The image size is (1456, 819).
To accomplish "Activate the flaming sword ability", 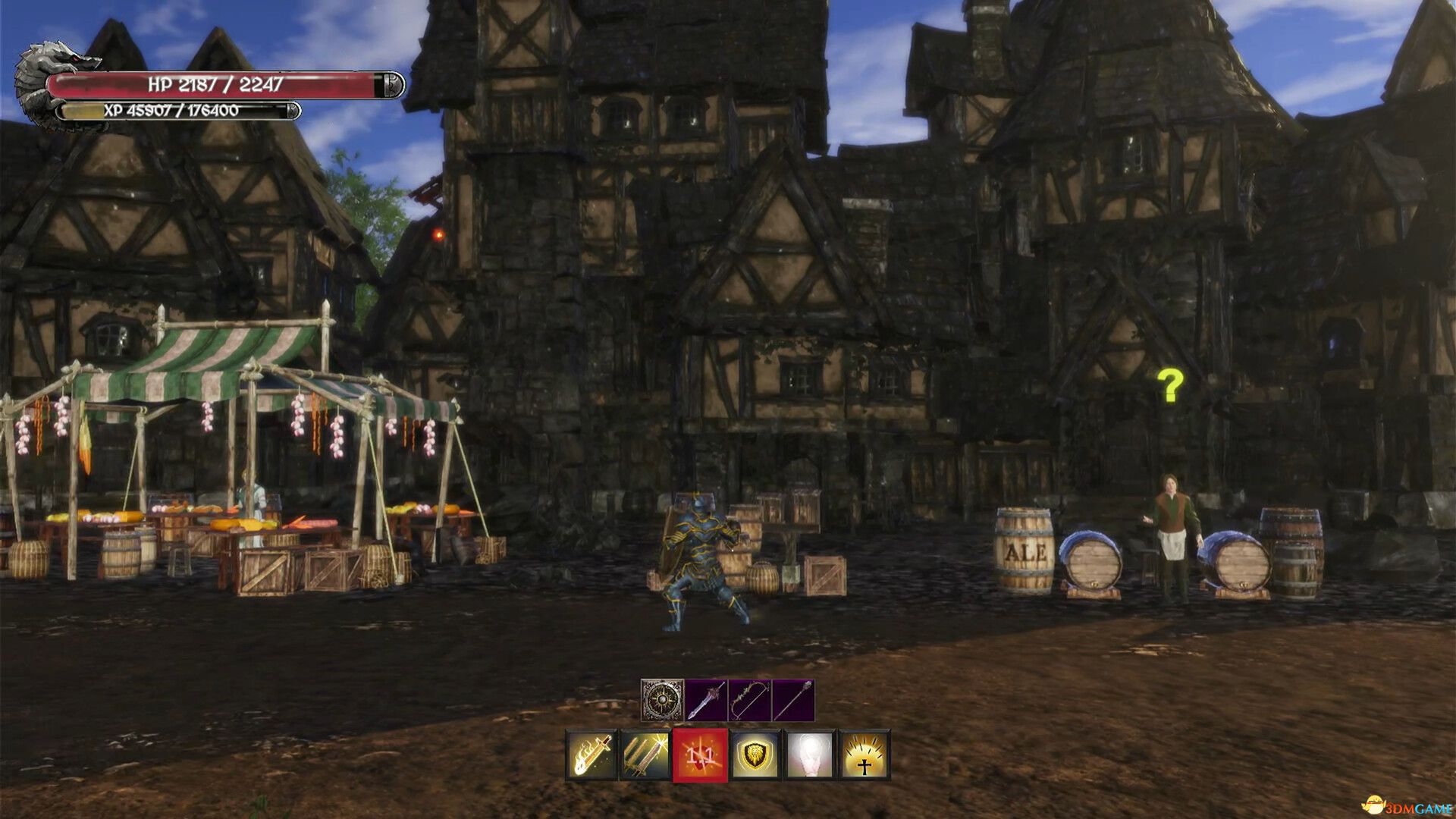I will coord(592,755).
